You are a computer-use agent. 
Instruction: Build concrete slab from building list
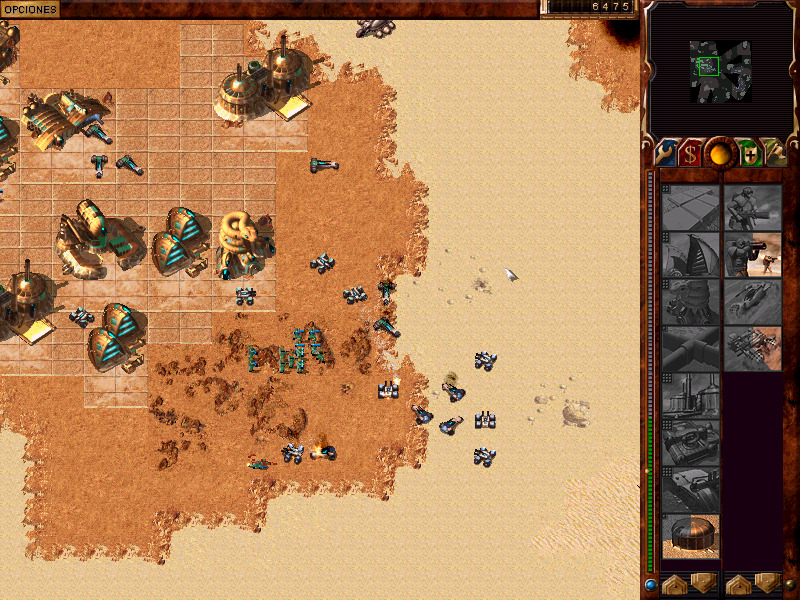pos(691,207)
